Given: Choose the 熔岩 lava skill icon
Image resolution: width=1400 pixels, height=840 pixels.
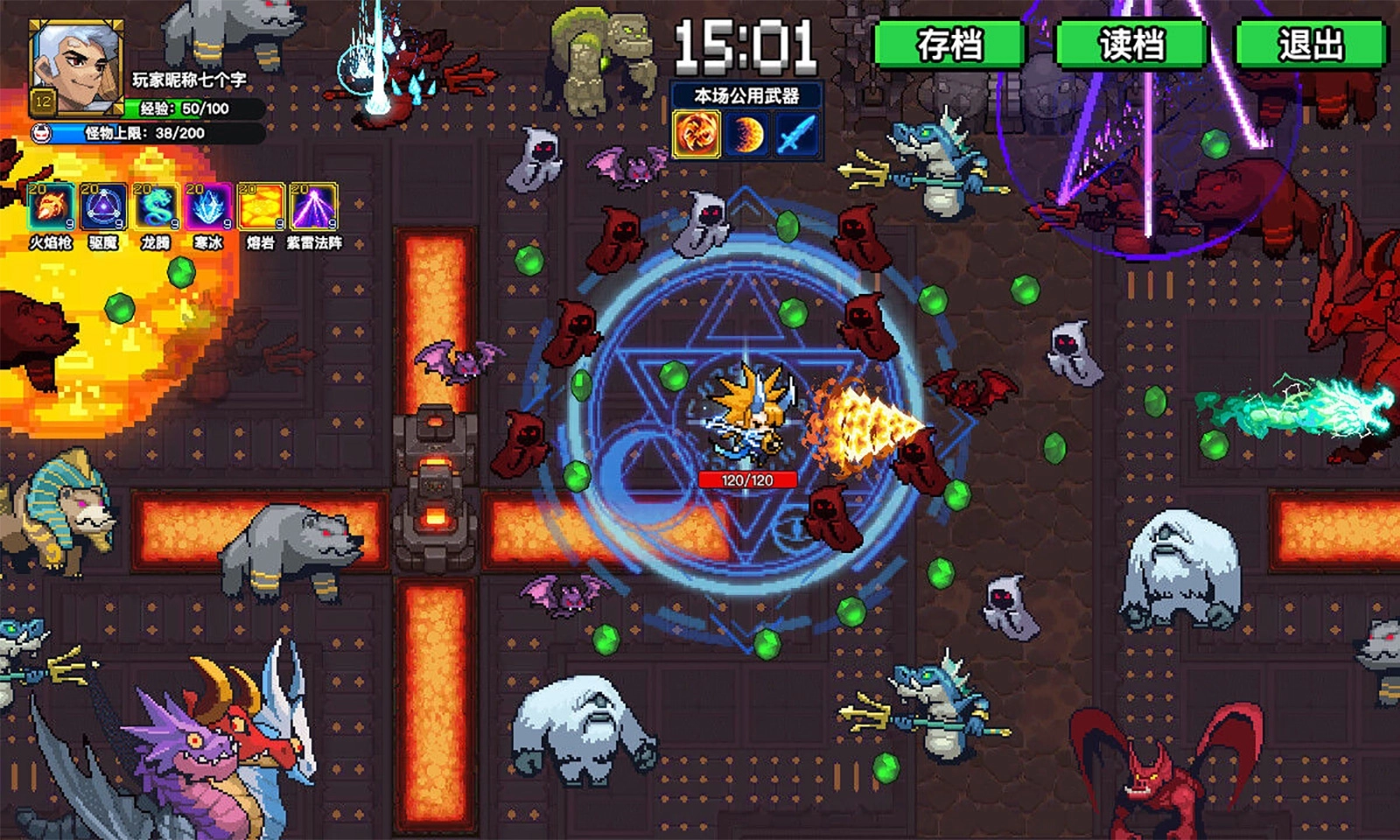Looking at the screenshot, I should click(261, 208).
